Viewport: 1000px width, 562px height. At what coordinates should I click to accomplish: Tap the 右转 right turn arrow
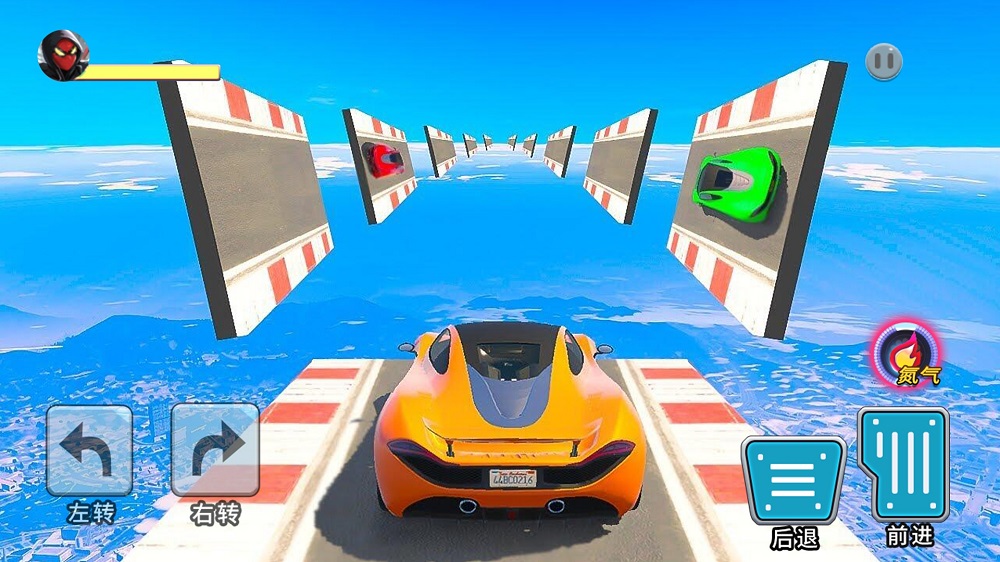215,449
